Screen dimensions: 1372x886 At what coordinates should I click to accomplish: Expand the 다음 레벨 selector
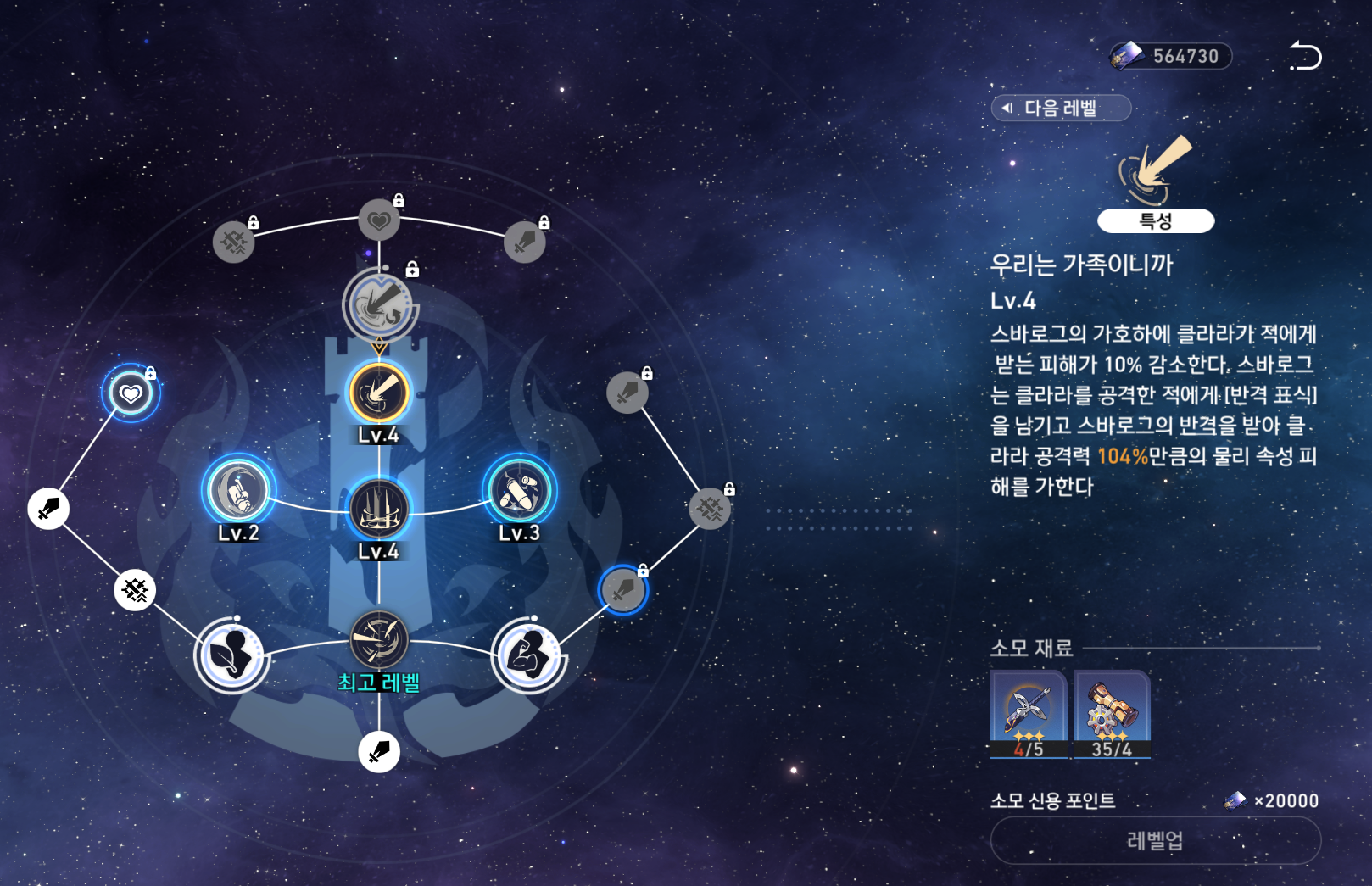[1060, 109]
